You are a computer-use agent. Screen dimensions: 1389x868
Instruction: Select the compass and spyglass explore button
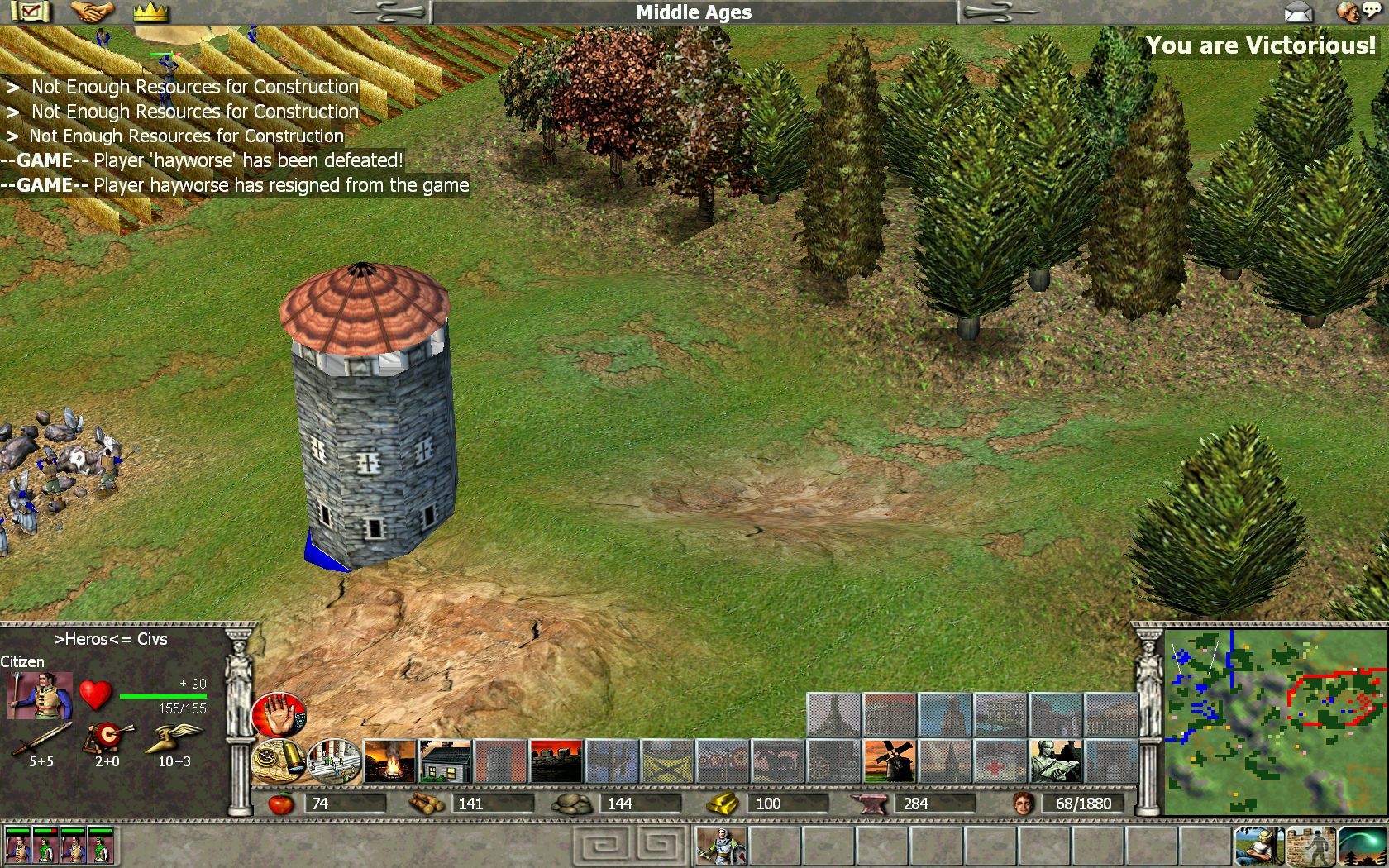pos(279,761)
